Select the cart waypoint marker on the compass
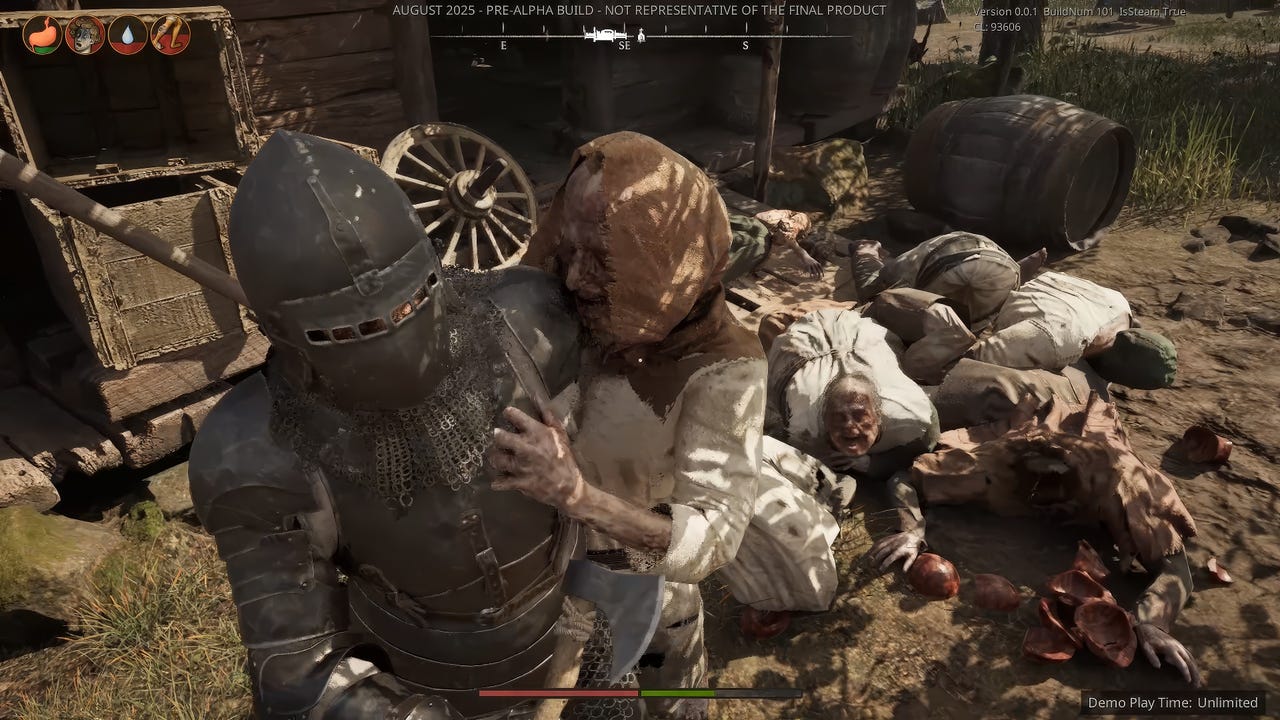Viewport: 1280px width, 720px height. tap(604, 34)
